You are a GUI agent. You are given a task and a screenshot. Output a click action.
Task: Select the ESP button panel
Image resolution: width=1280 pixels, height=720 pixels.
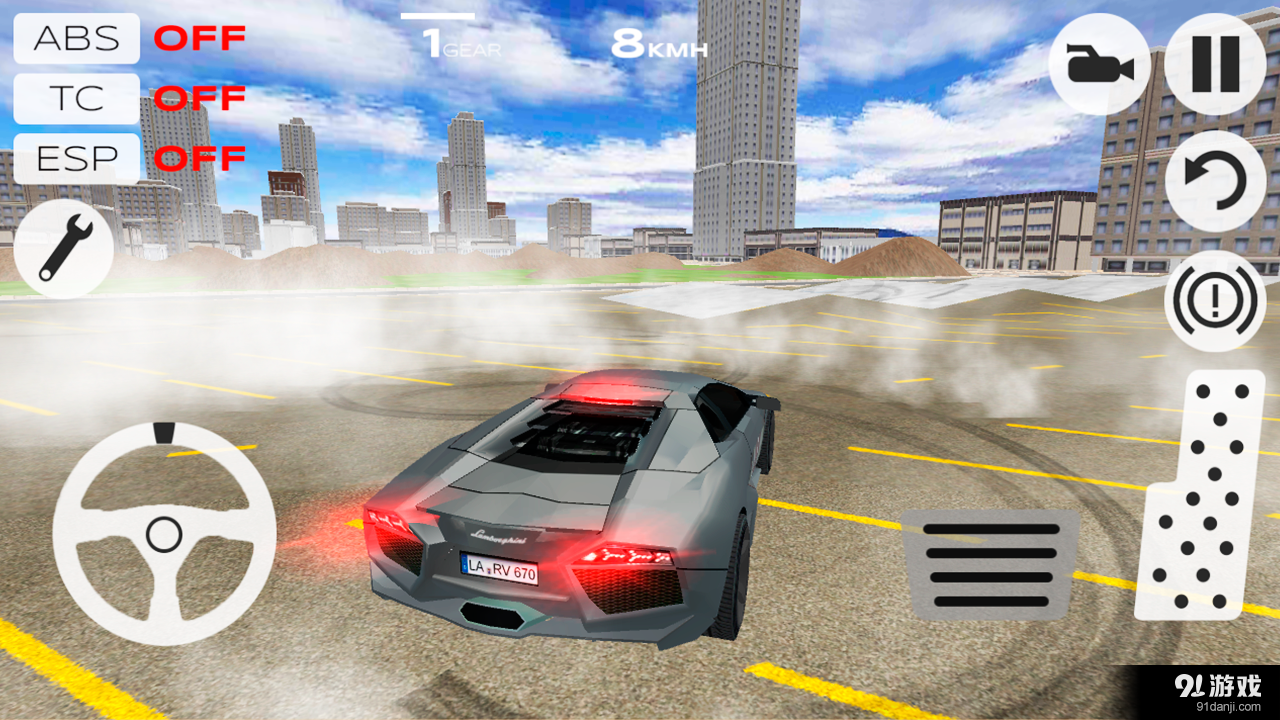tap(76, 157)
